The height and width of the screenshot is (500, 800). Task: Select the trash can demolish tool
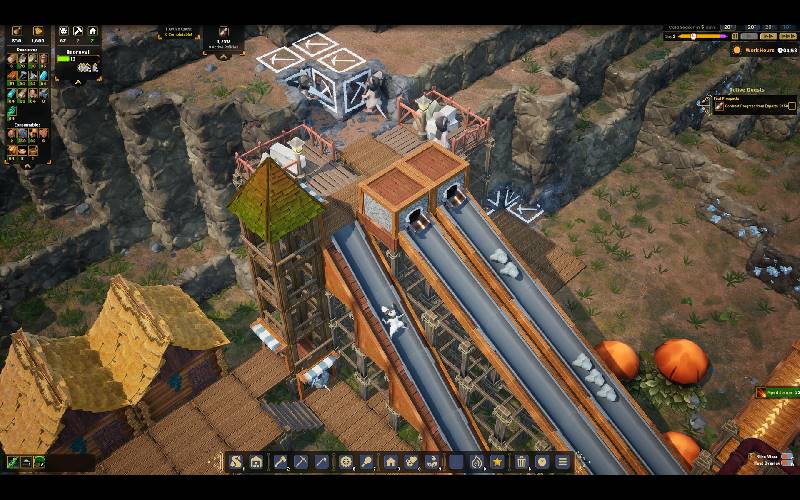click(521, 462)
